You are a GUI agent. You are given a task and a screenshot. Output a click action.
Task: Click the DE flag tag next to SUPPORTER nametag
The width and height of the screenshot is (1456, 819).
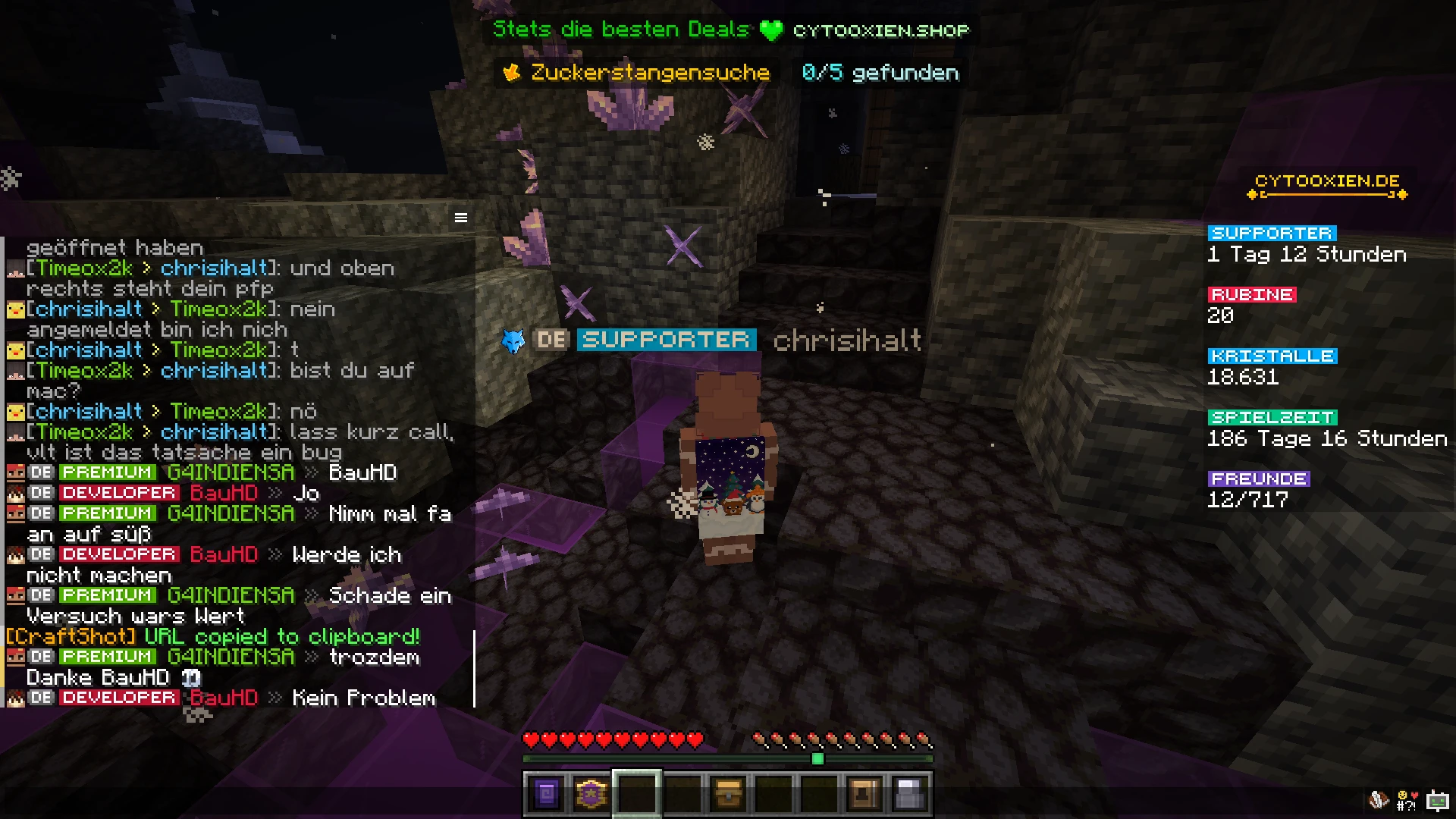pos(553,340)
